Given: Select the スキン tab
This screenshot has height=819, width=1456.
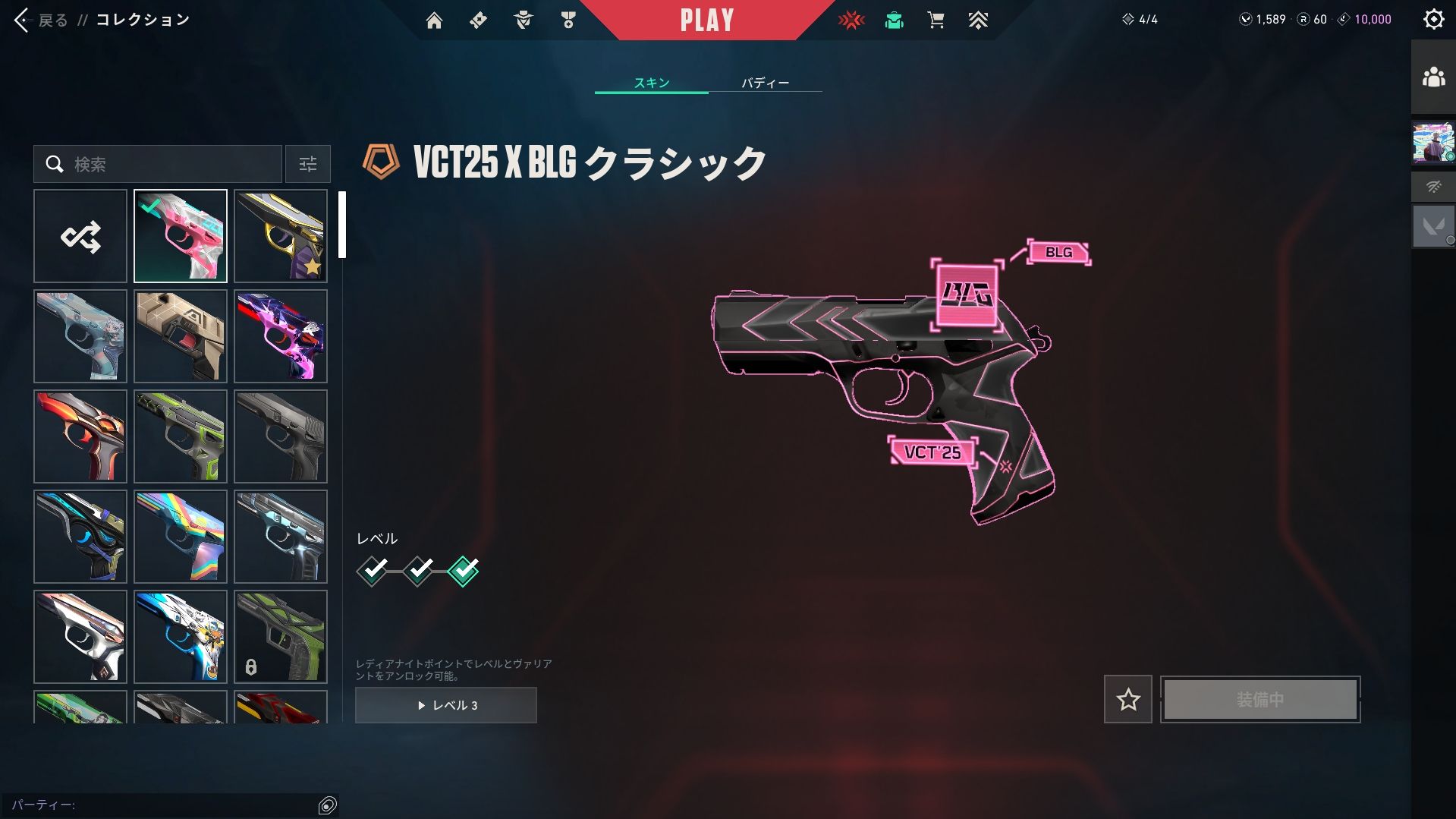Looking at the screenshot, I should (x=652, y=83).
